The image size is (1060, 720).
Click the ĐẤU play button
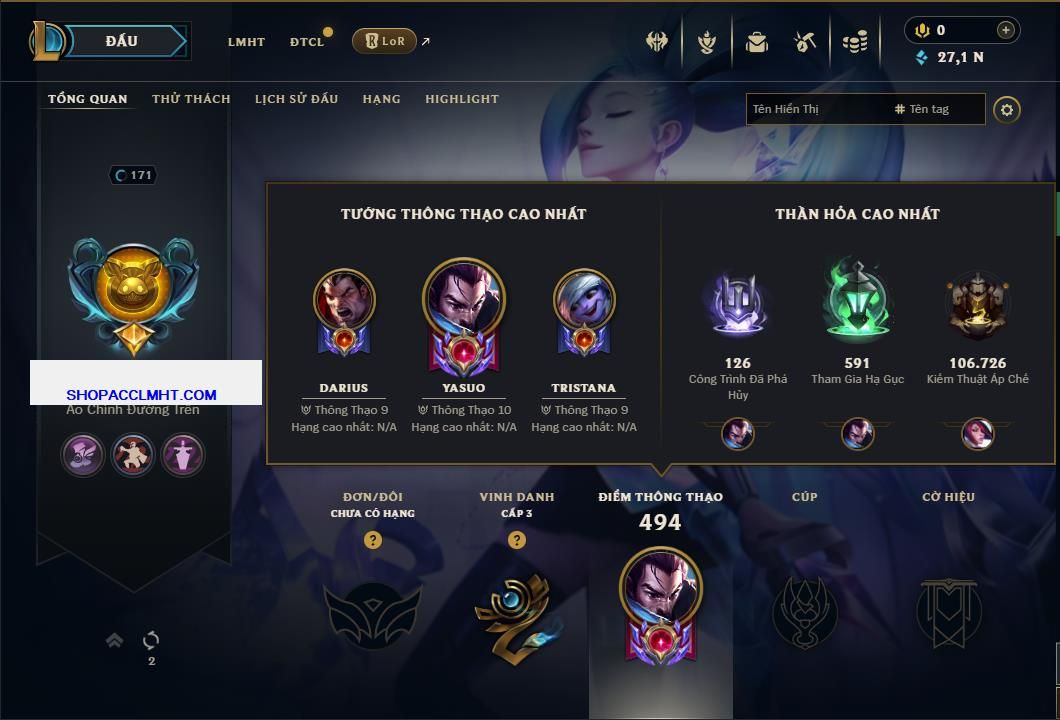122,41
